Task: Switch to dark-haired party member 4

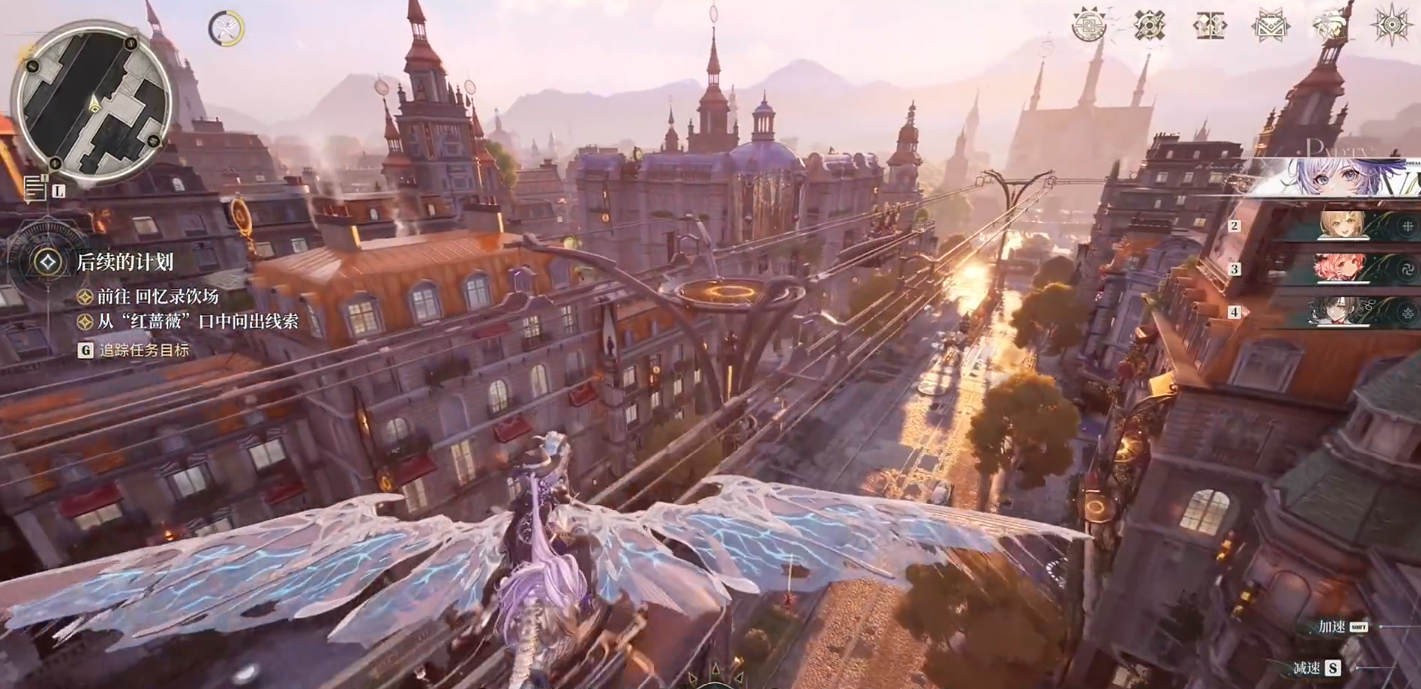Action: pyautogui.click(x=1342, y=312)
